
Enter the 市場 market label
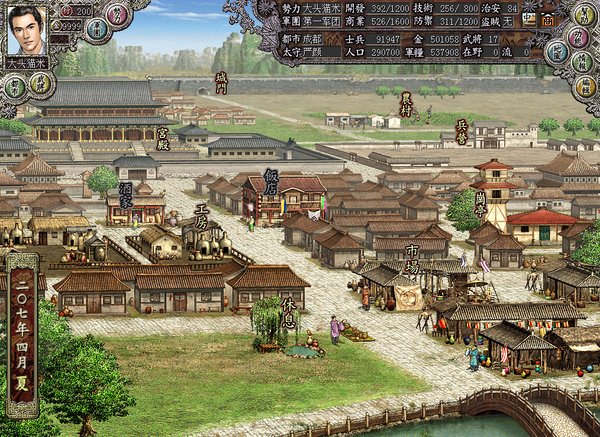point(411,258)
